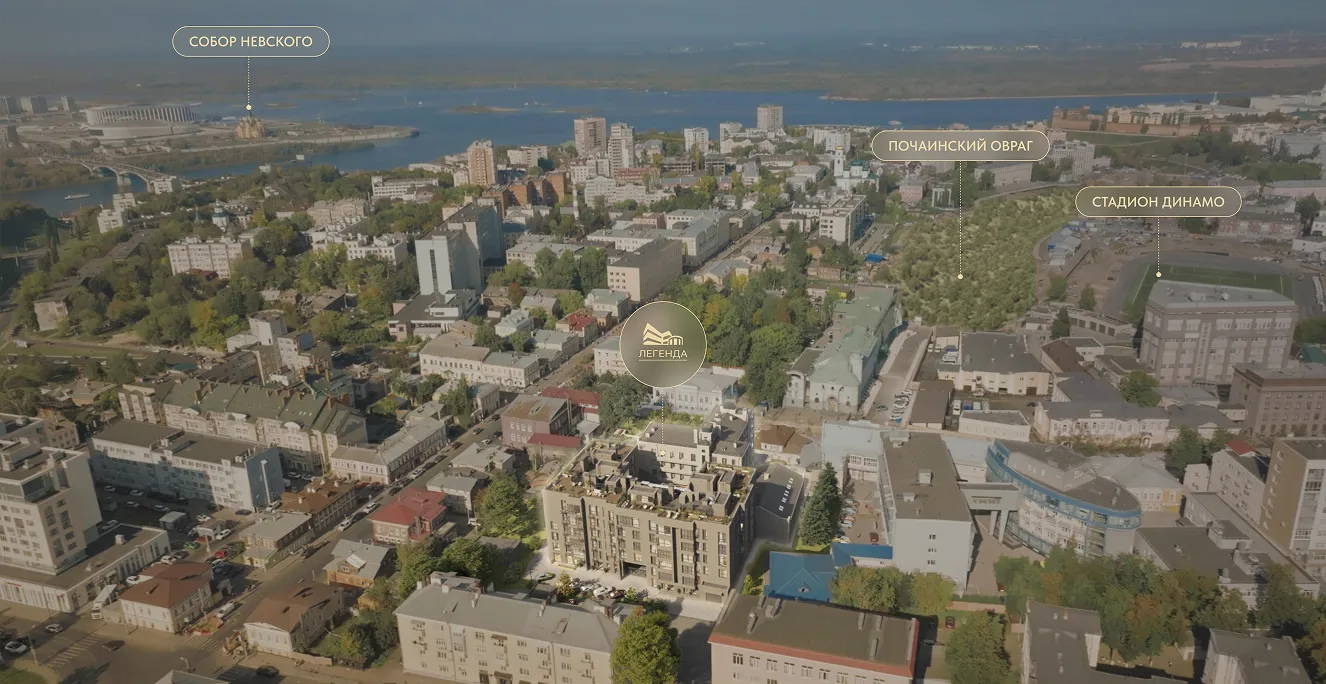This screenshot has width=1326, height=684.
Task: Open the Почаинский овраг marker label
Action: click(x=960, y=146)
